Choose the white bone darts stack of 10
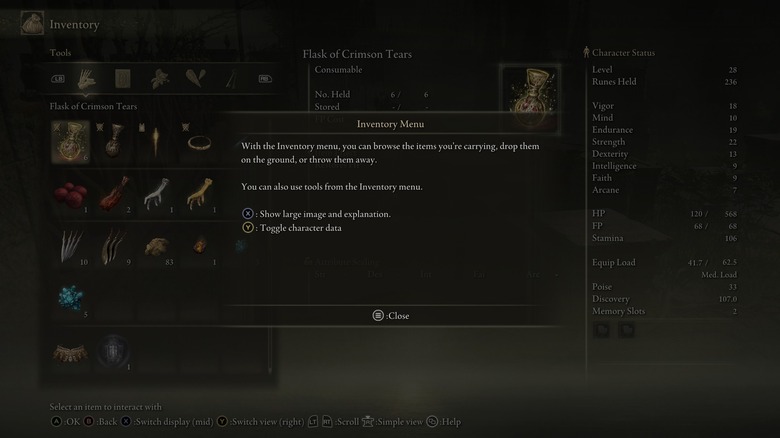The image size is (780, 438). click(70, 246)
